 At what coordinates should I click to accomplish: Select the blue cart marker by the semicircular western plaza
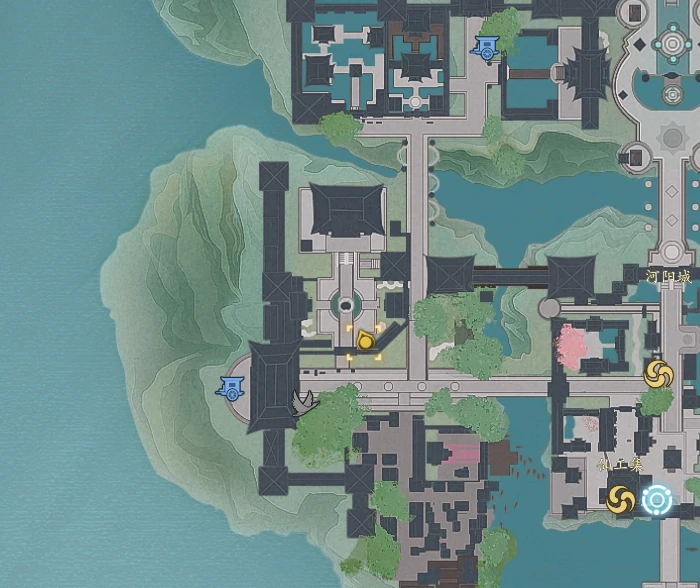pos(233,387)
